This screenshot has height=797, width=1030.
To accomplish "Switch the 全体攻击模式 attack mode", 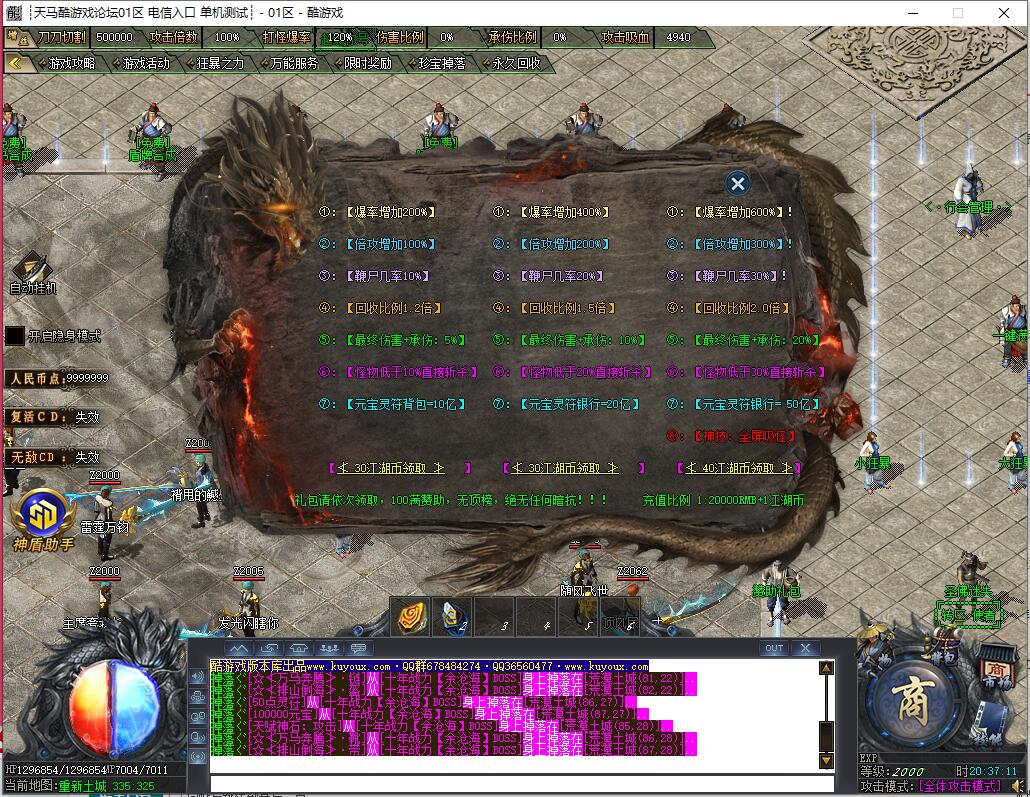I will (x=960, y=786).
